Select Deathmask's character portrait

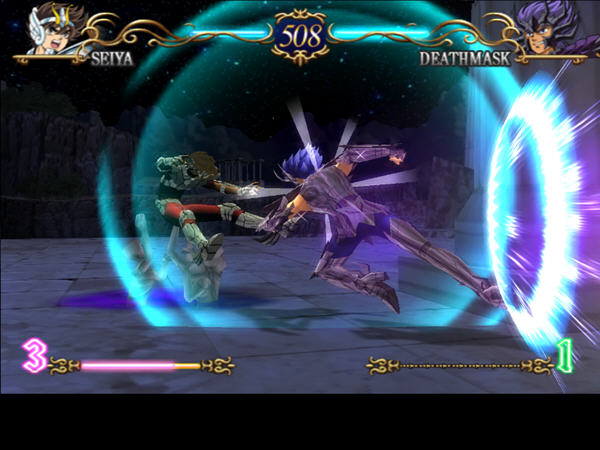click(x=545, y=27)
